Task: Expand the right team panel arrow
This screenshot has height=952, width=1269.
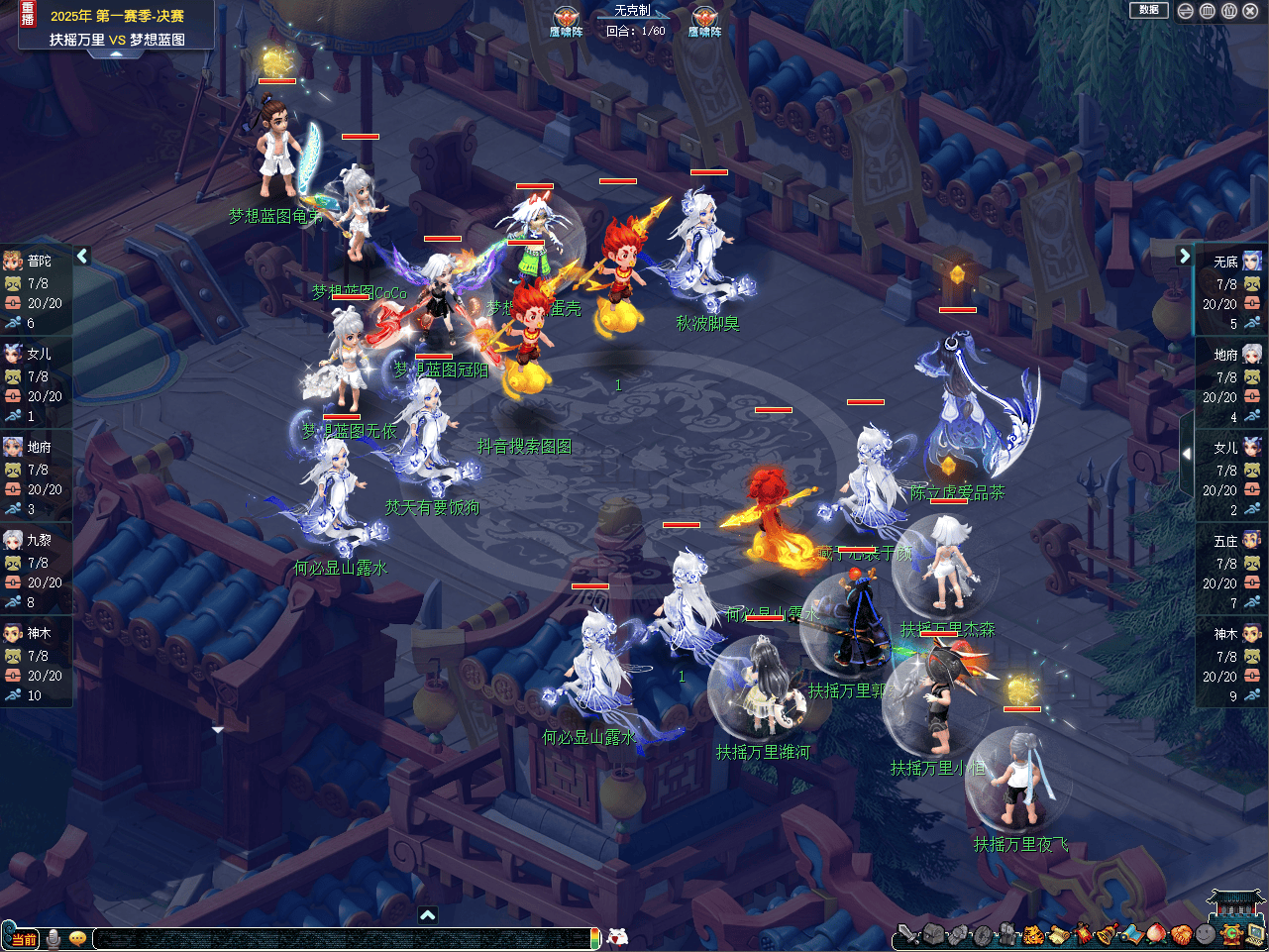Action: [x=1185, y=257]
